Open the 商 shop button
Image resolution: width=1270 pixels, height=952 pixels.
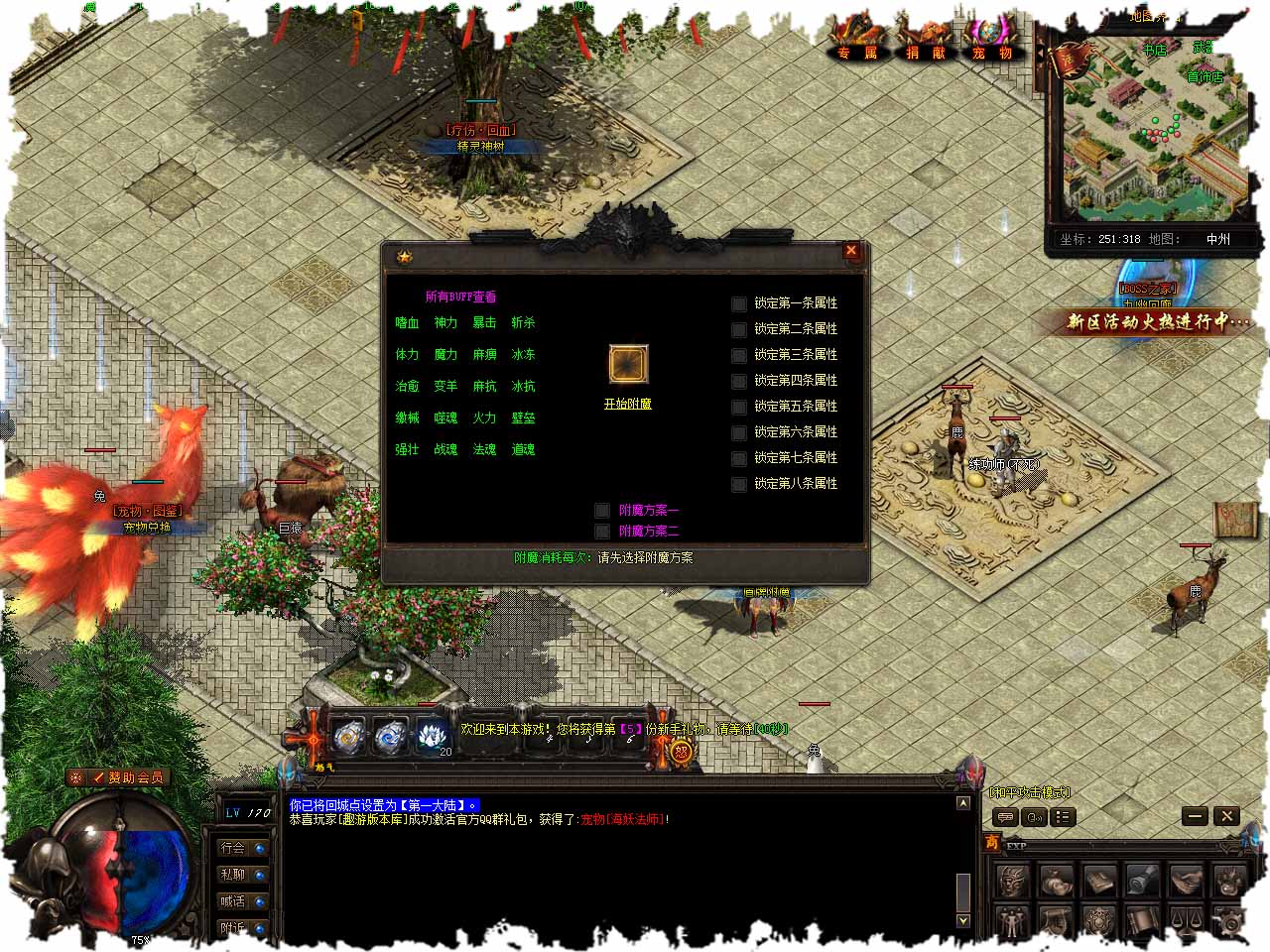991,844
